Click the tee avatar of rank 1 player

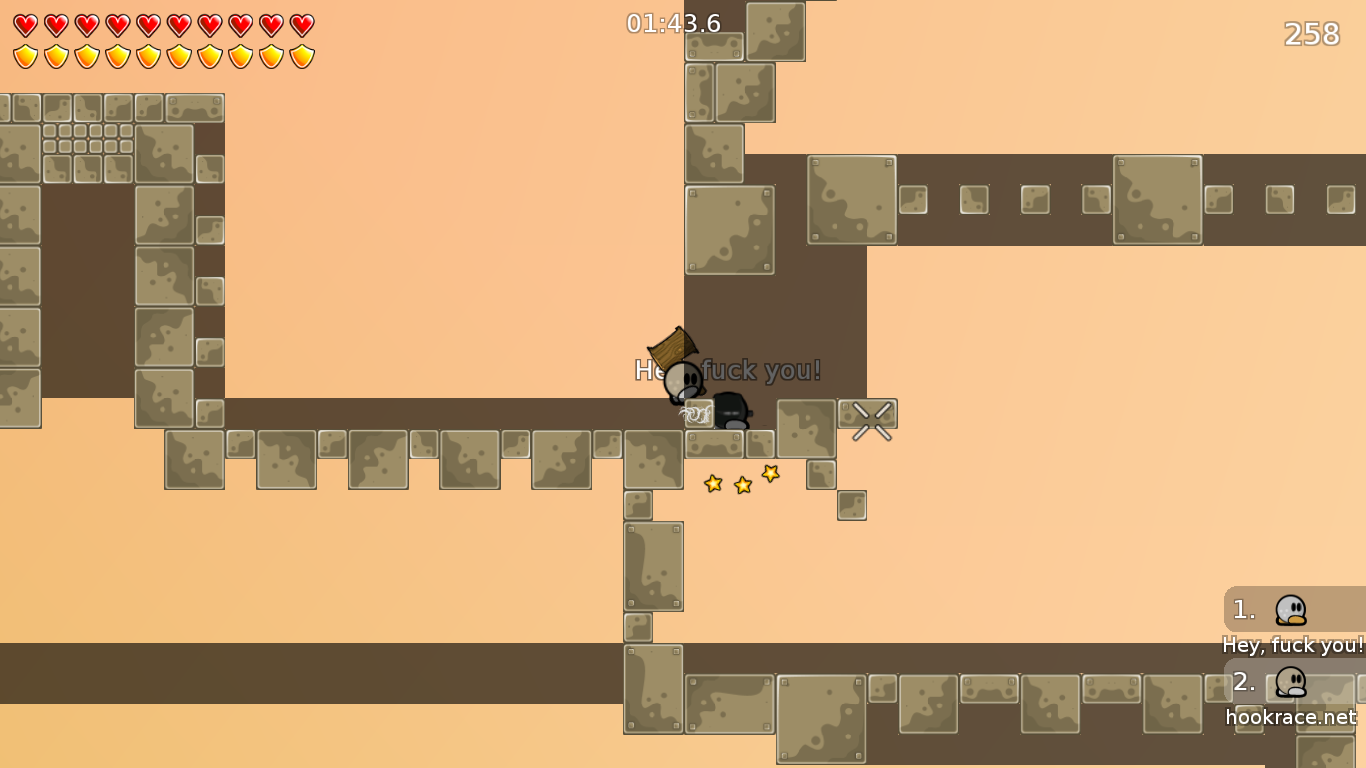(1289, 609)
